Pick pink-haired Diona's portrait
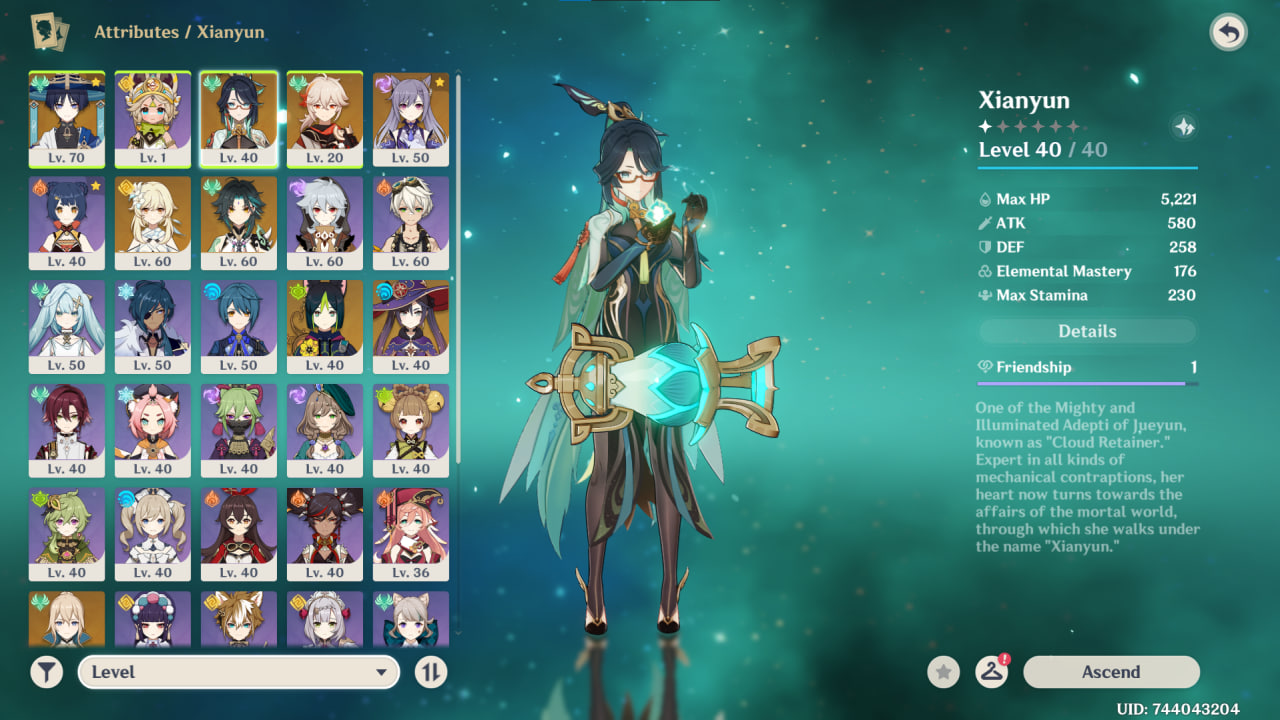The width and height of the screenshot is (1280, 720). tap(153, 430)
